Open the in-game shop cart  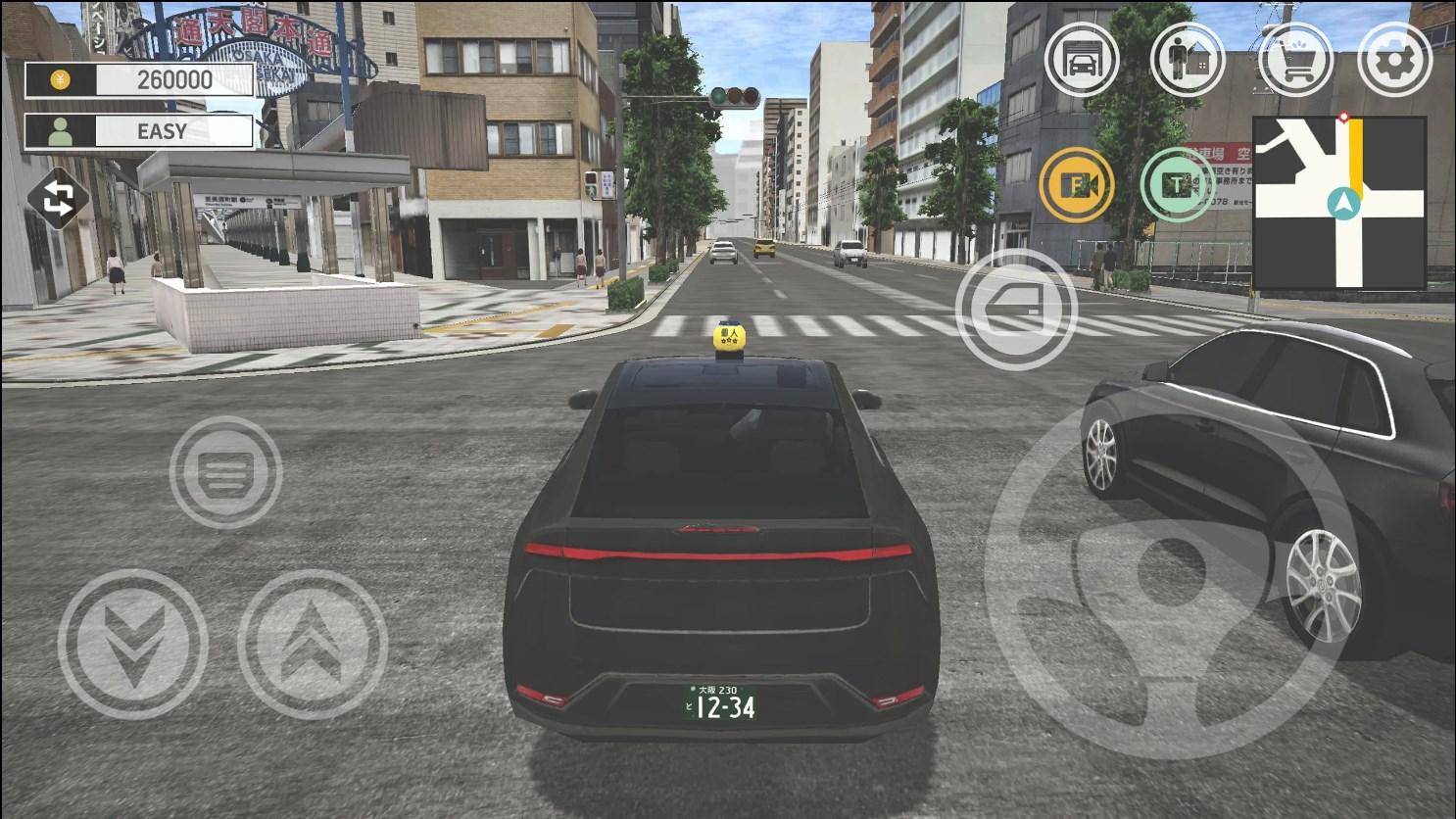(1294, 59)
